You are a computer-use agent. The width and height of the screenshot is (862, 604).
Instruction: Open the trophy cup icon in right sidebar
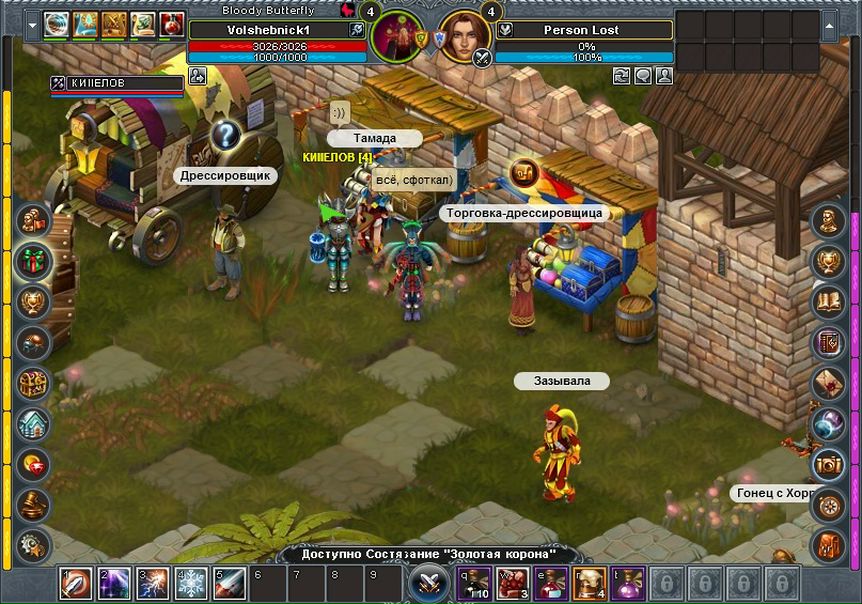[x=828, y=262]
